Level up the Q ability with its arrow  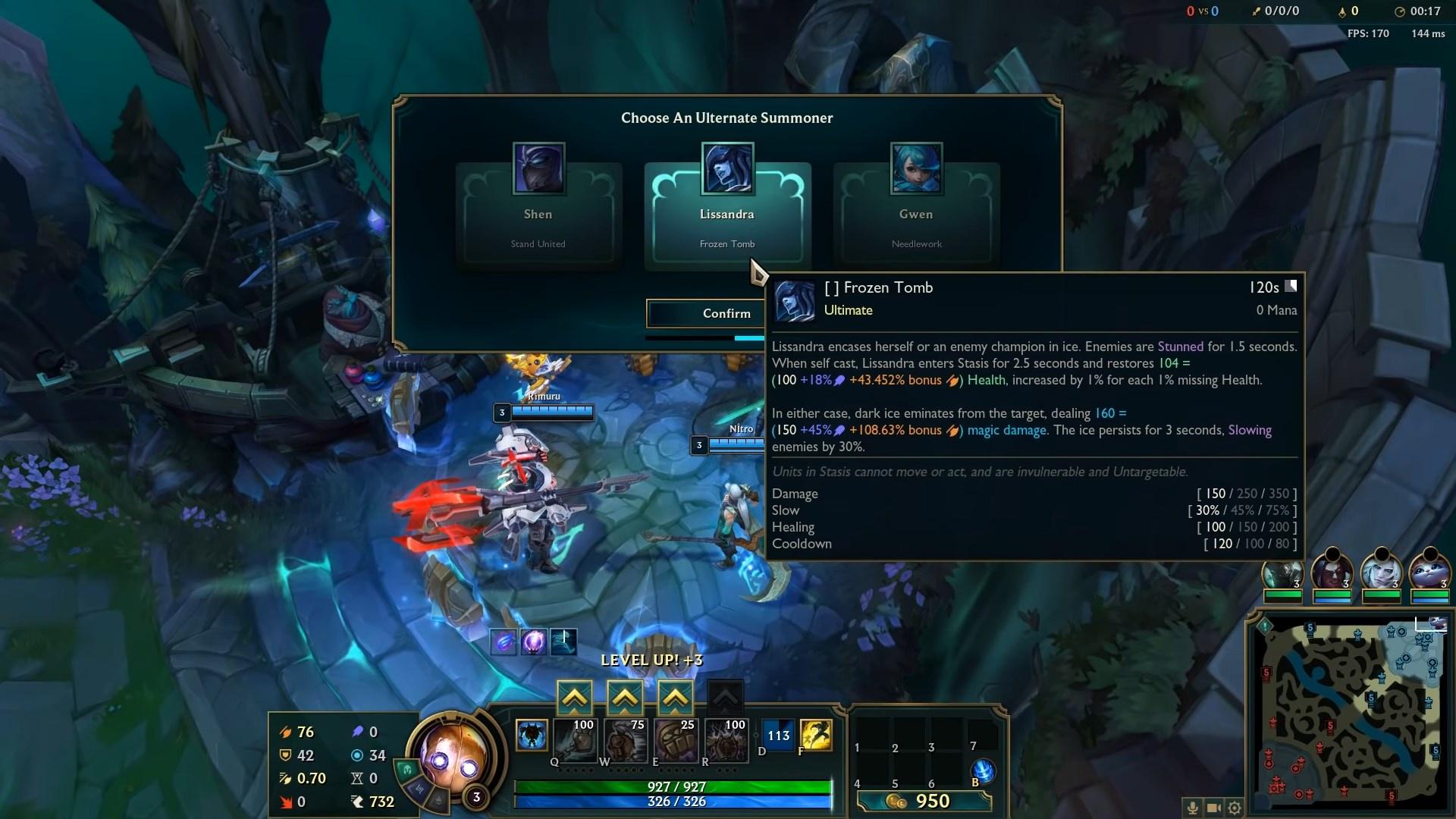575,697
